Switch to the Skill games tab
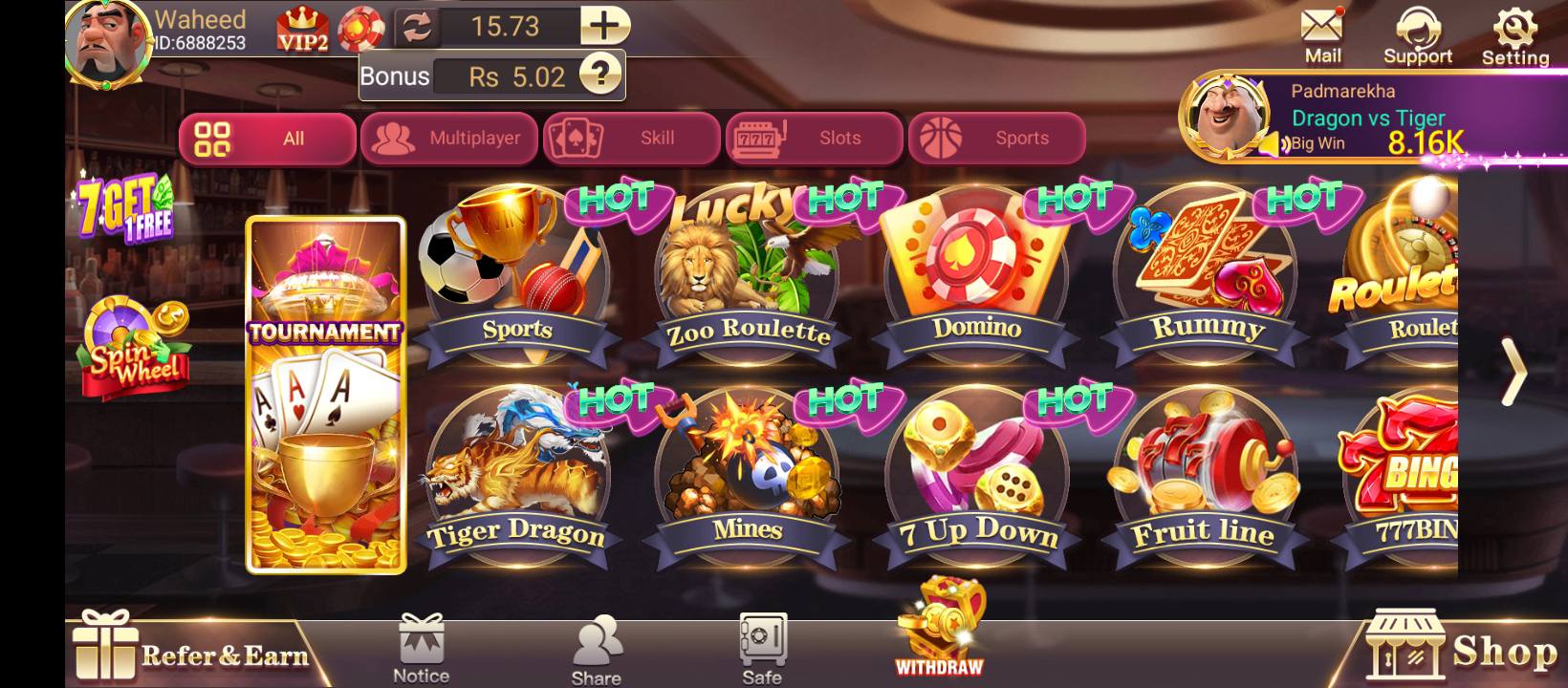The width and height of the screenshot is (1568, 688). 632,138
